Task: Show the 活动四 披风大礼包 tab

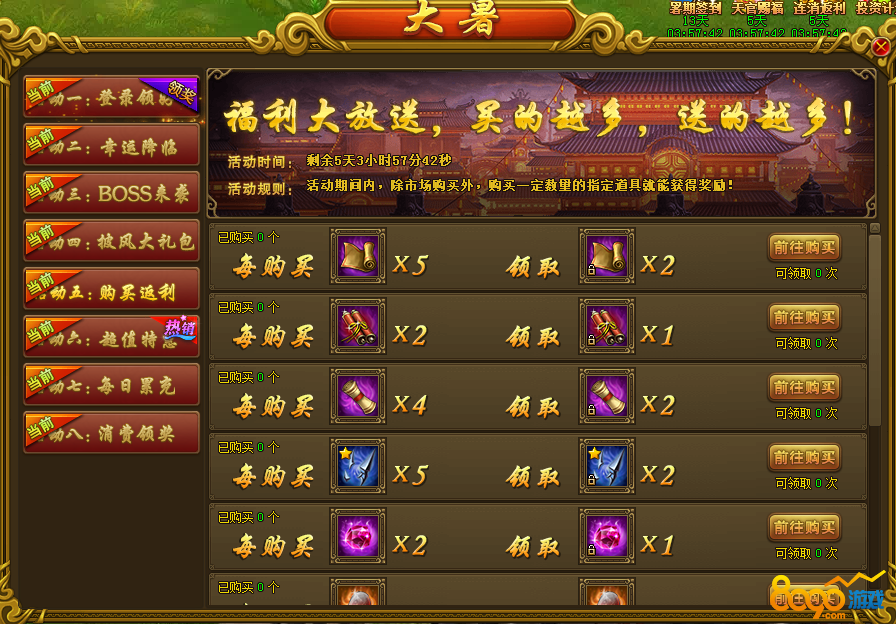Action: [111, 241]
